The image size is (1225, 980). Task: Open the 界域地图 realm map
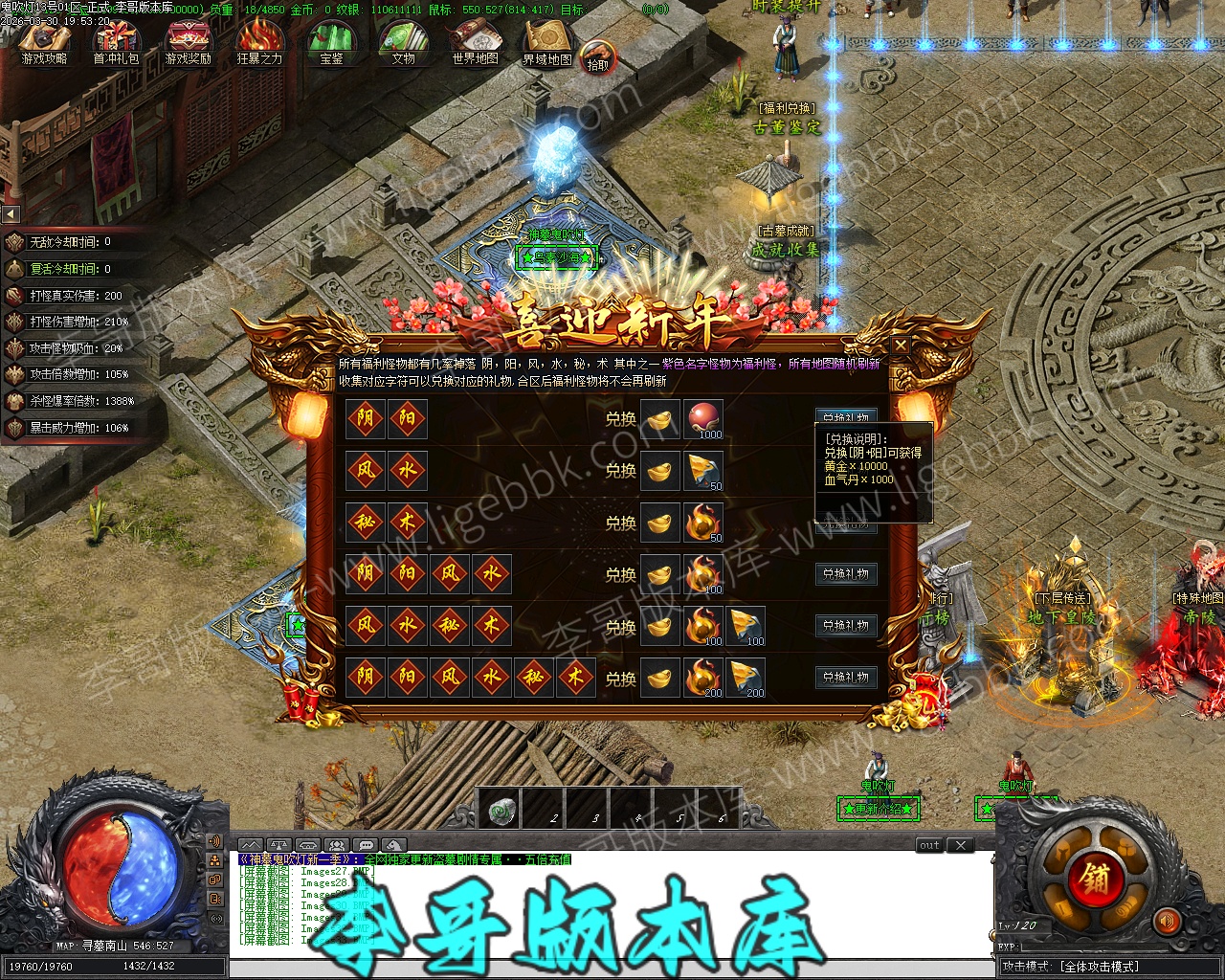(x=546, y=42)
